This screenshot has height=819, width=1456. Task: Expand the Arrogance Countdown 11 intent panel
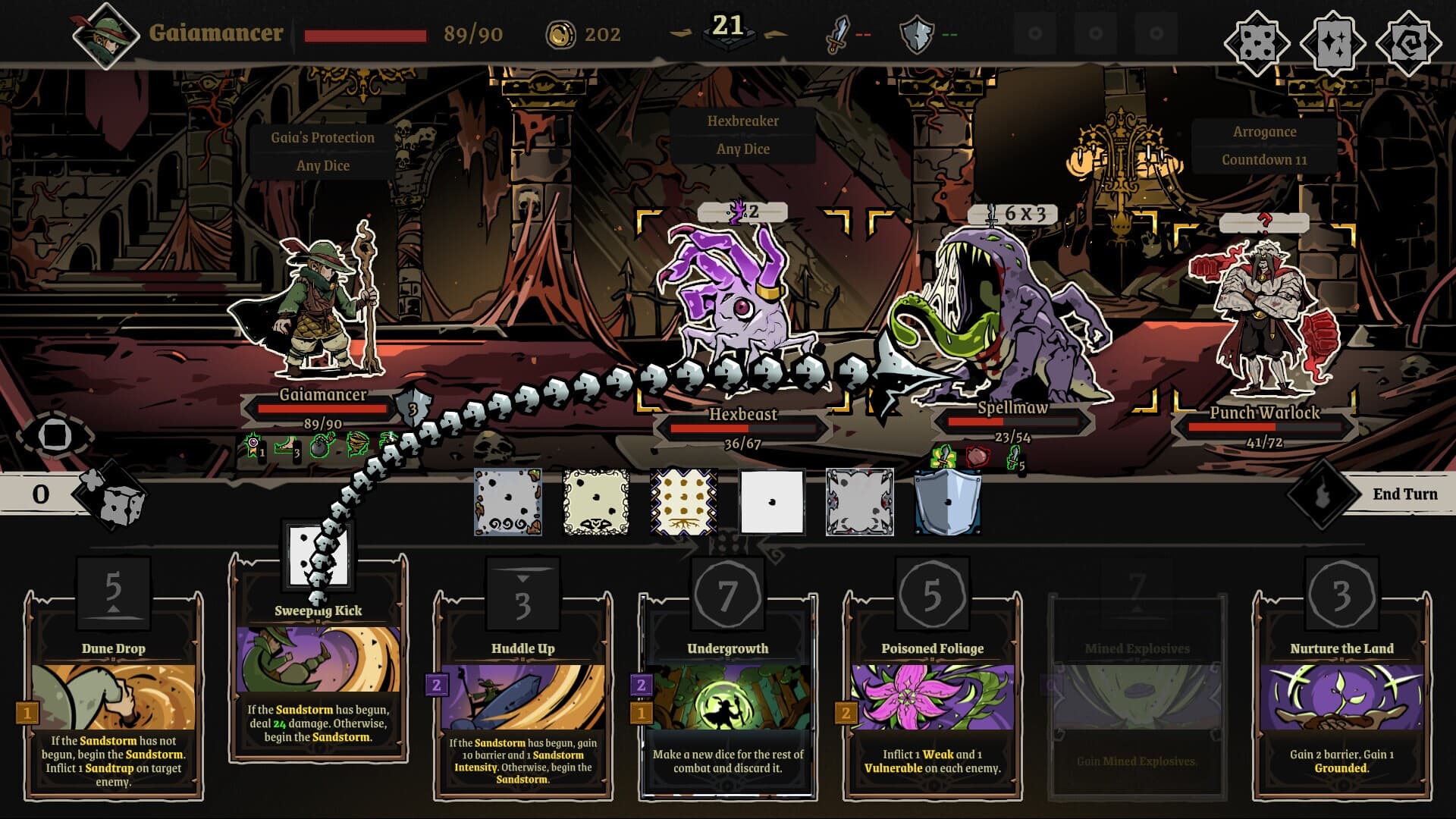[1263, 146]
